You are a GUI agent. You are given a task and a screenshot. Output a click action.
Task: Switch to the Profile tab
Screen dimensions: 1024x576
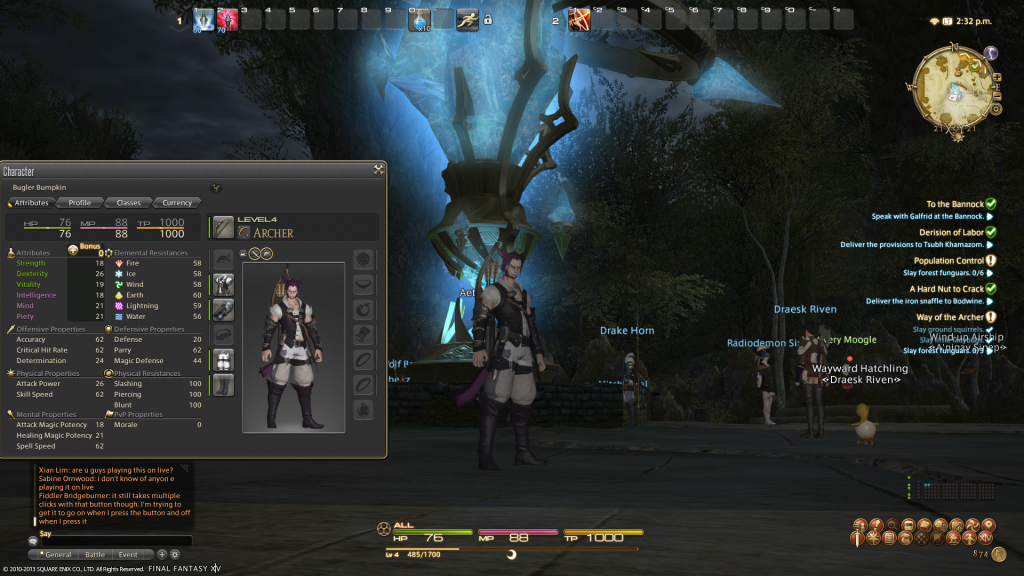coord(79,203)
